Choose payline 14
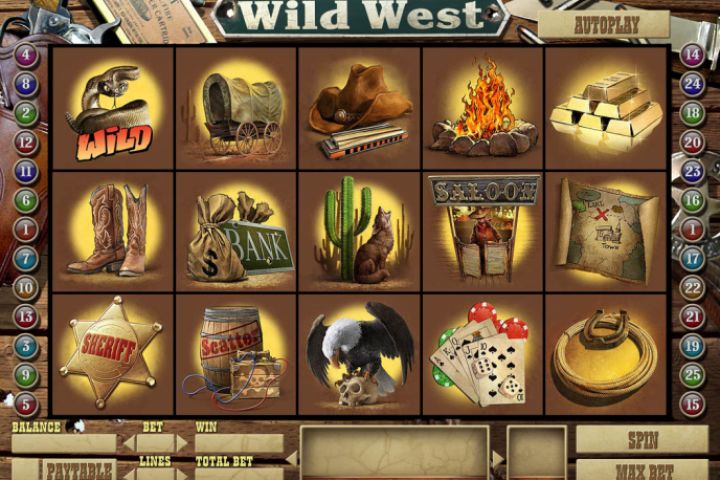The width and height of the screenshot is (720, 480). point(692,56)
